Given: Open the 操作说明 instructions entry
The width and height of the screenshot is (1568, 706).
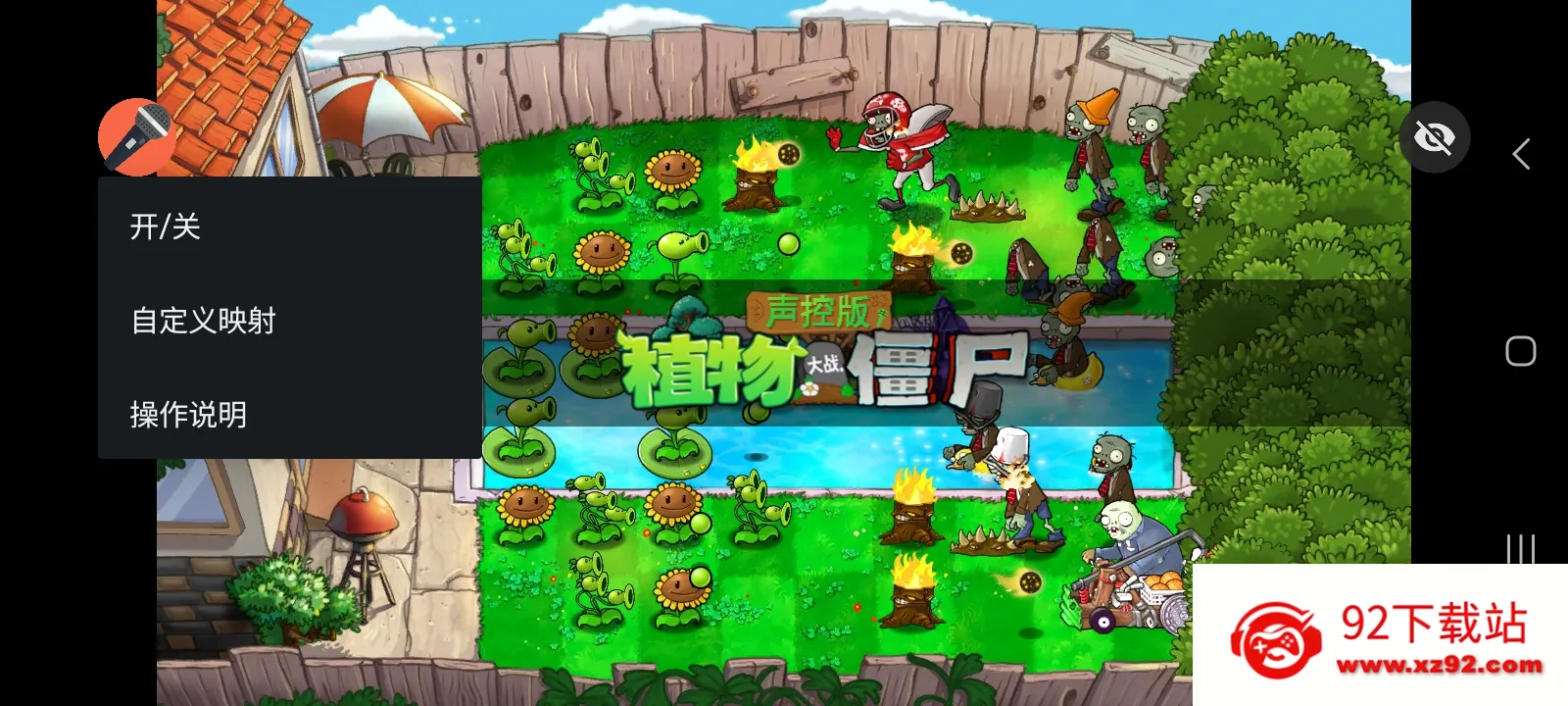Looking at the screenshot, I should (x=187, y=414).
